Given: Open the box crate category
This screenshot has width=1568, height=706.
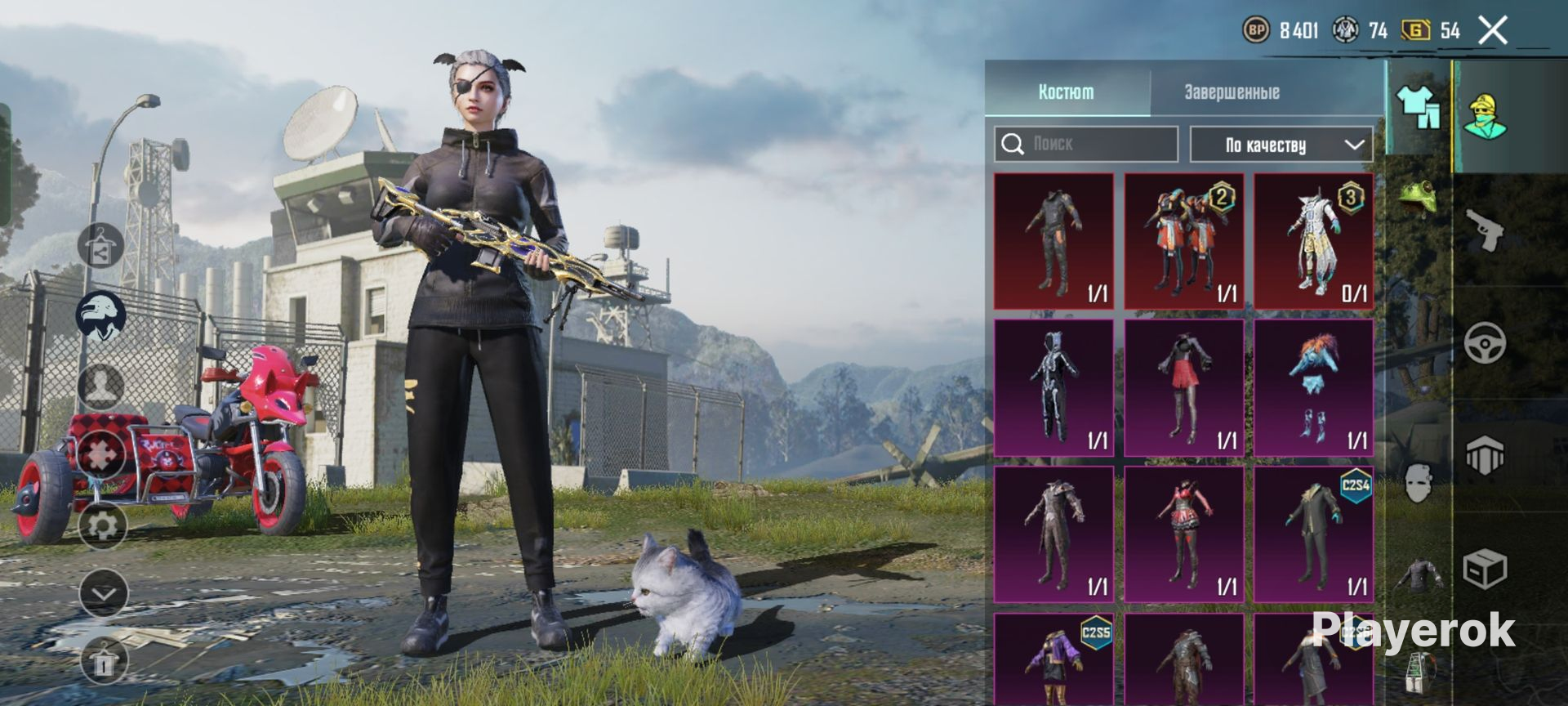Looking at the screenshot, I should click(1485, 569).
